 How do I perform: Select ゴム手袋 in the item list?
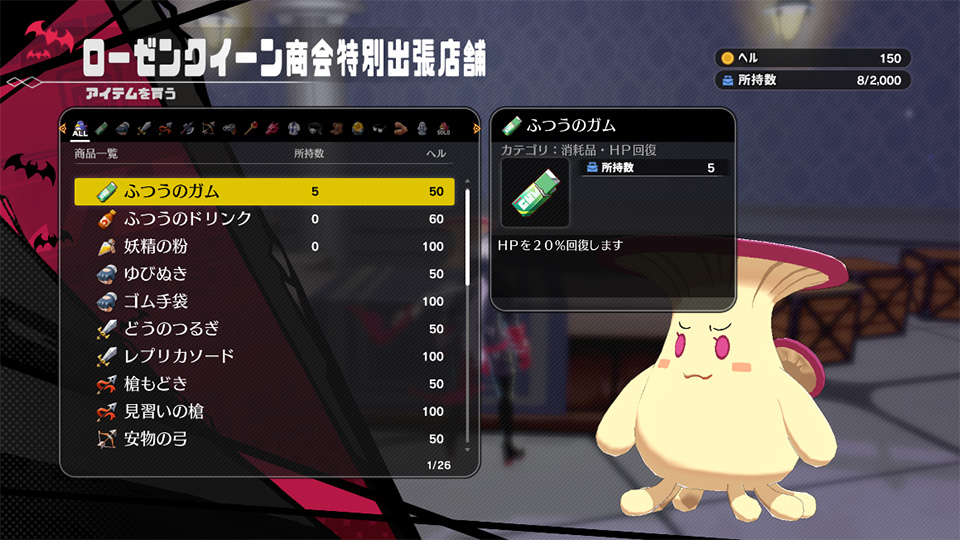264,301
